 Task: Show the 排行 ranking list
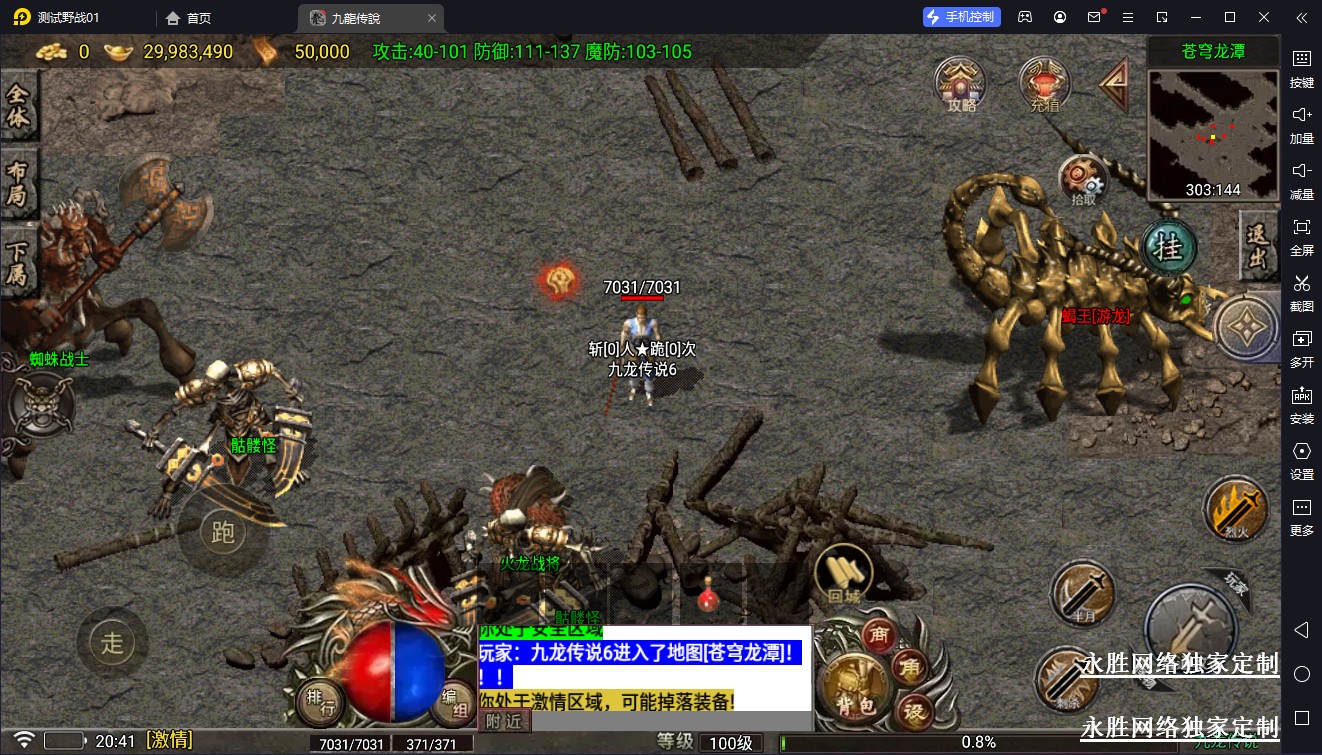coord(320,700)
